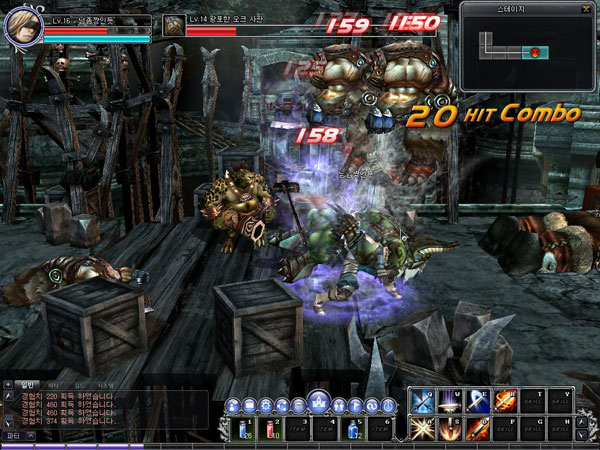Select the targeted orc enemy portrait
The height and width of the screenshot is (450, 600).
174,26
